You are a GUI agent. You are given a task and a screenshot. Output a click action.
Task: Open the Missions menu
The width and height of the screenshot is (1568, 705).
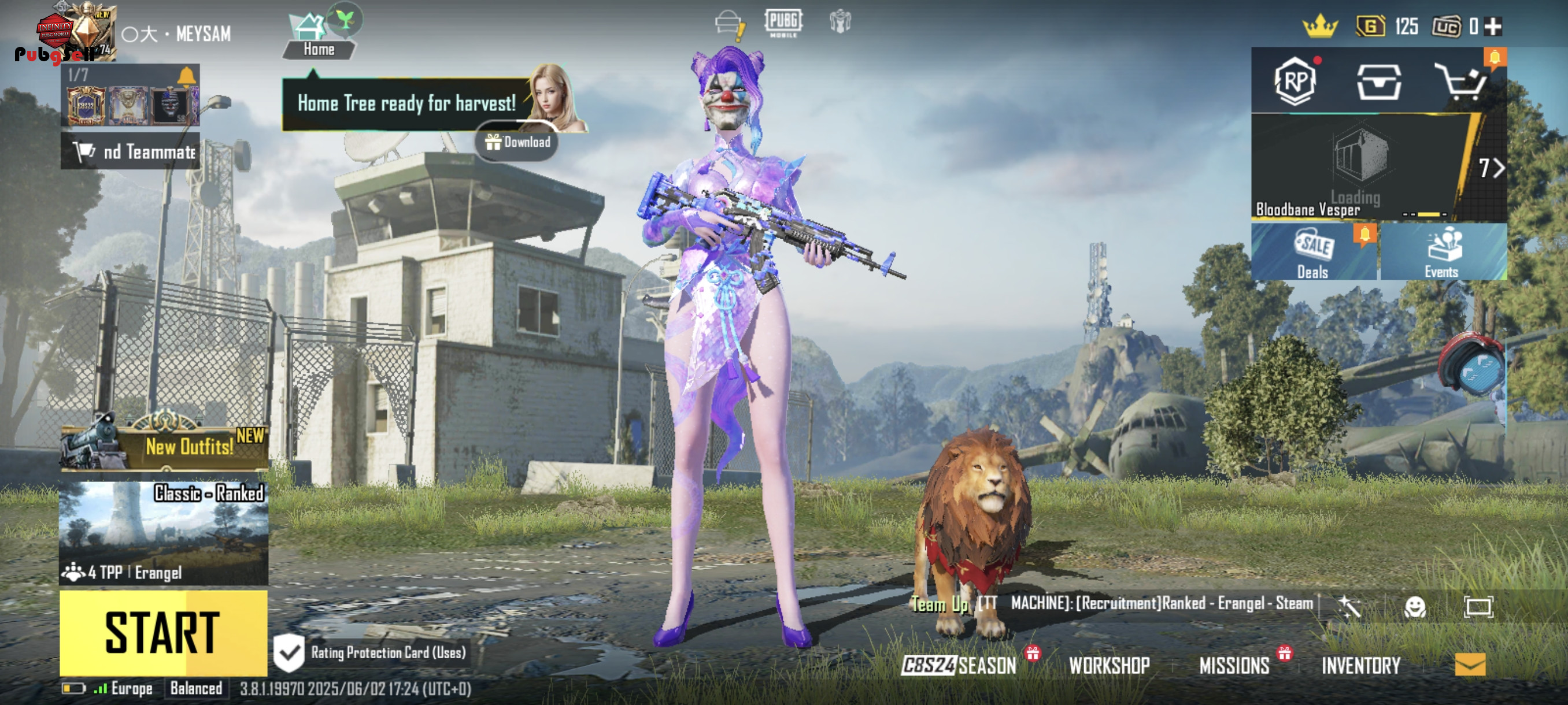point(1234,666)
